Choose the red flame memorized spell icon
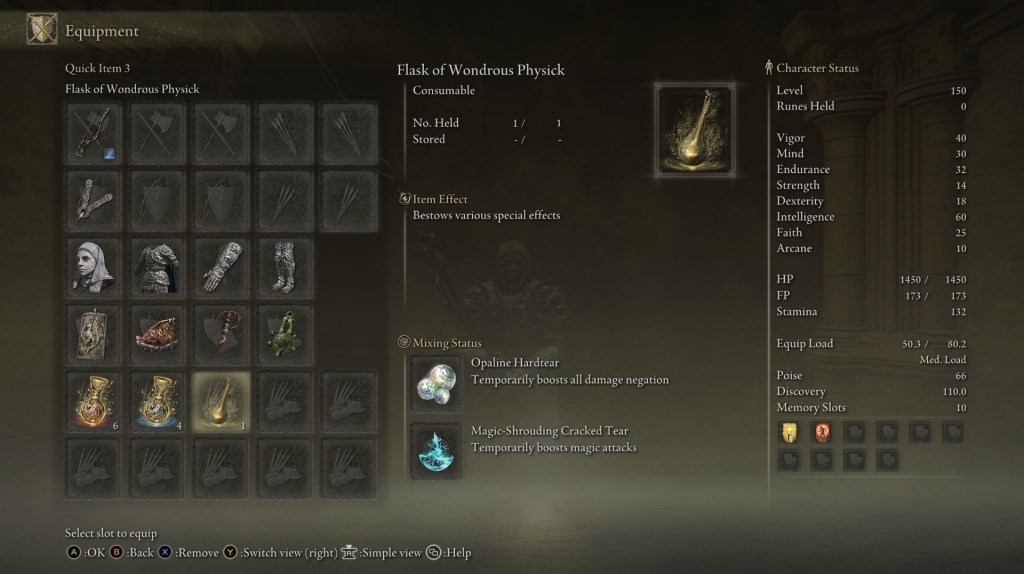Viewport: 1024px width, 574px height. click(x=822, y=432)
